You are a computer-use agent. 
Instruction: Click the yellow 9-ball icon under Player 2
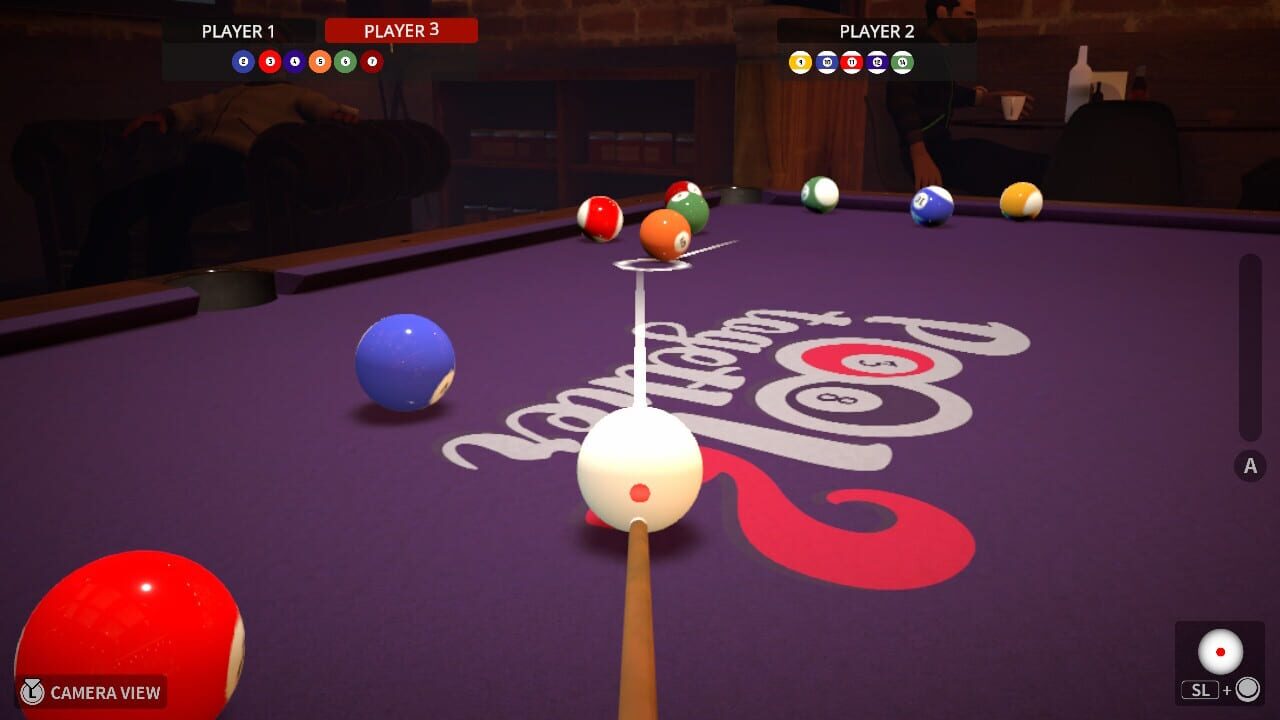pos(801,61)
